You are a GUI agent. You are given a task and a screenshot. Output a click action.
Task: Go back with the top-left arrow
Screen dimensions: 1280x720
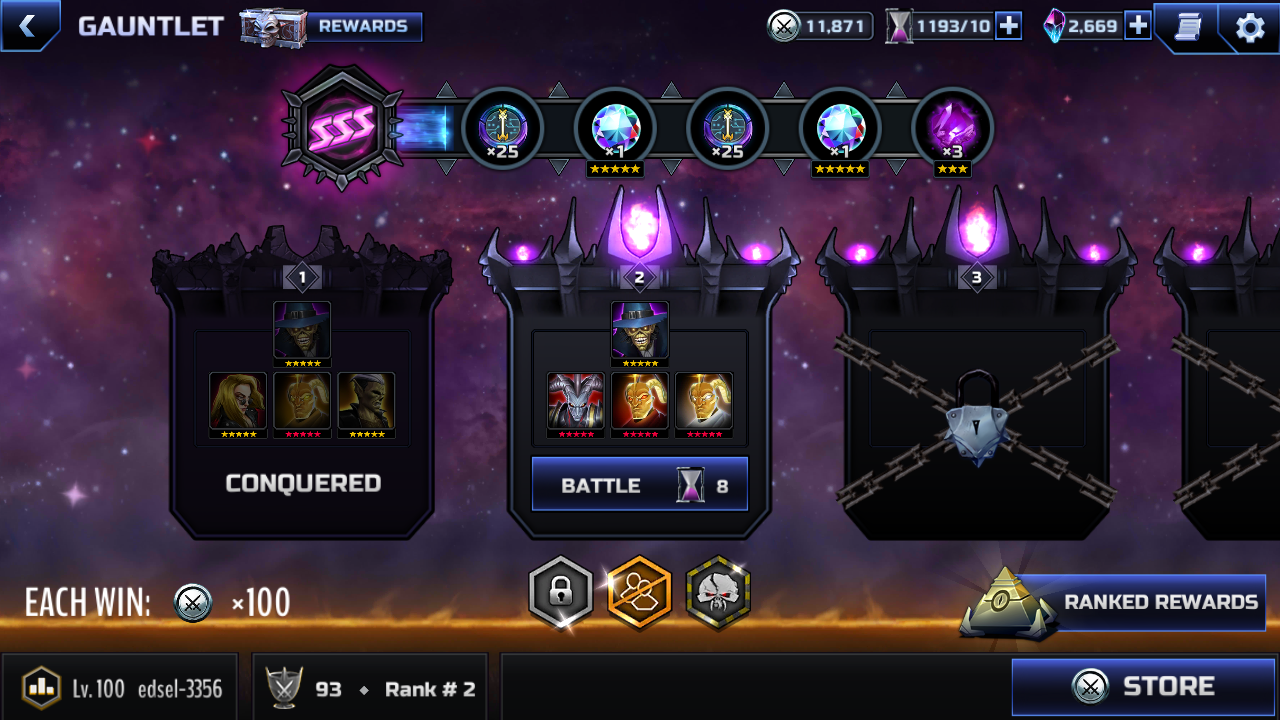[x=27, y=26]
